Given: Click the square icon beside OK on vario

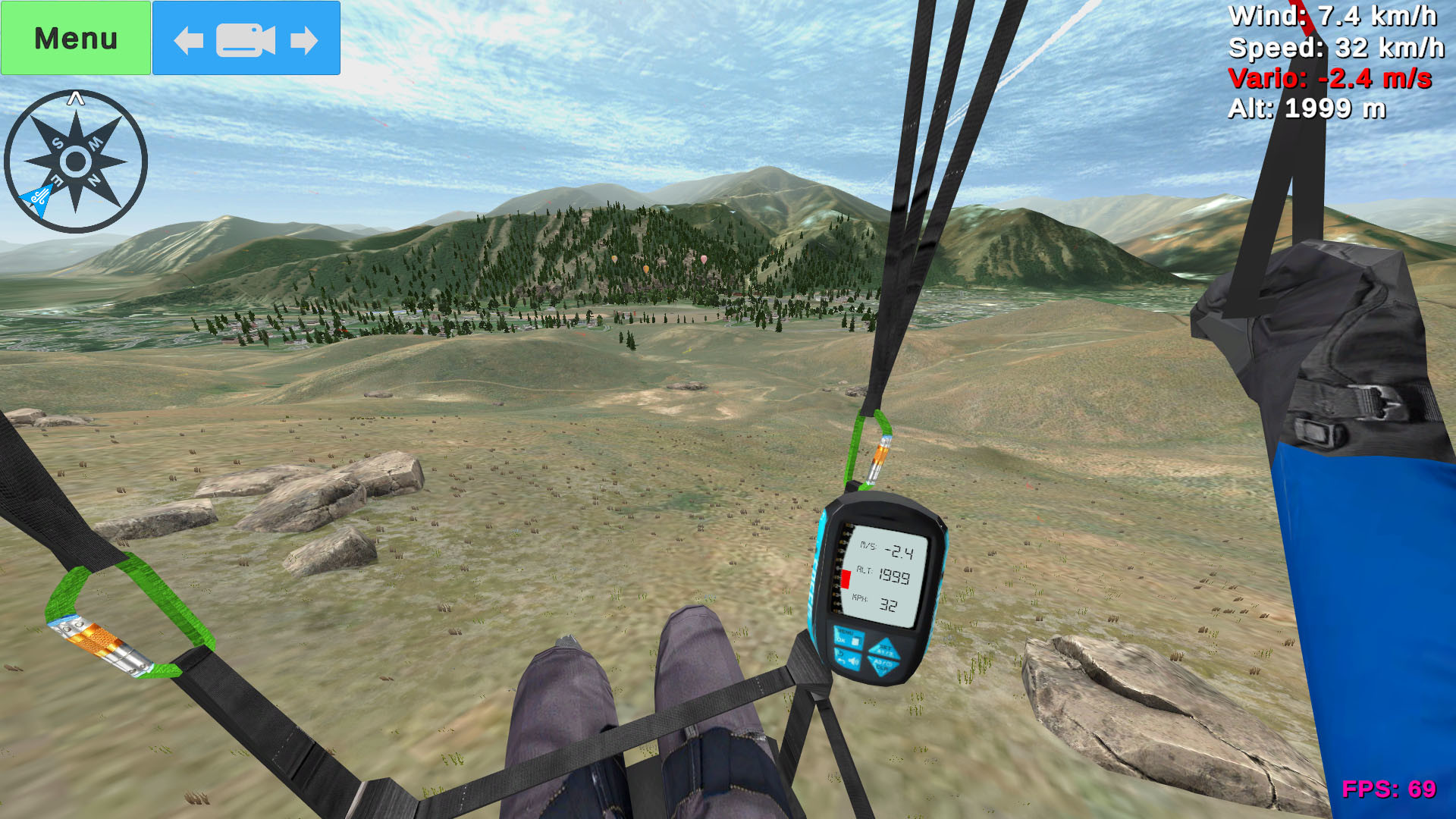Looking at the screenshot, I should (x=855, y=641).
